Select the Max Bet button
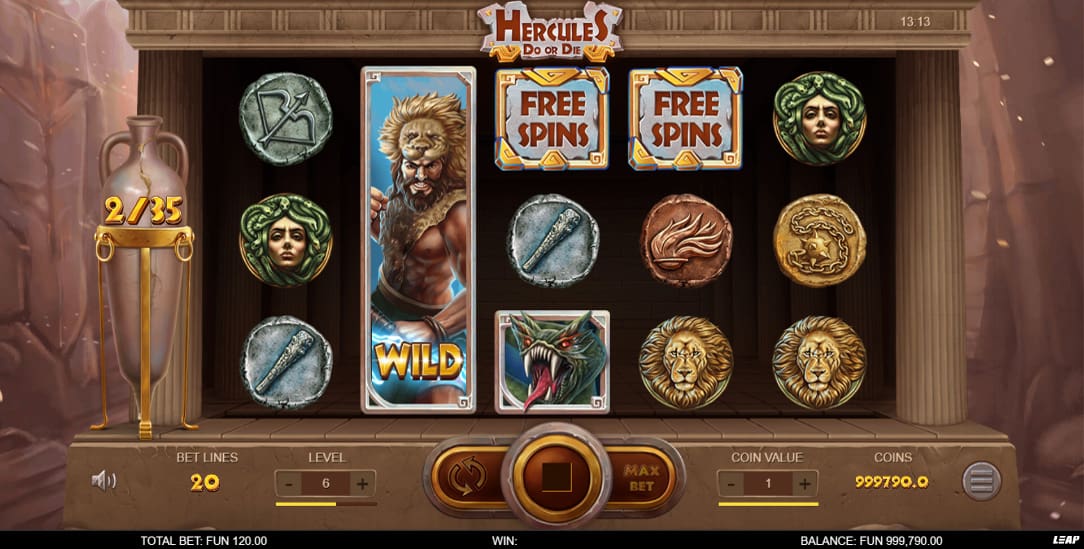Viewport: 1084px width, 549px height. coord(640,477)
